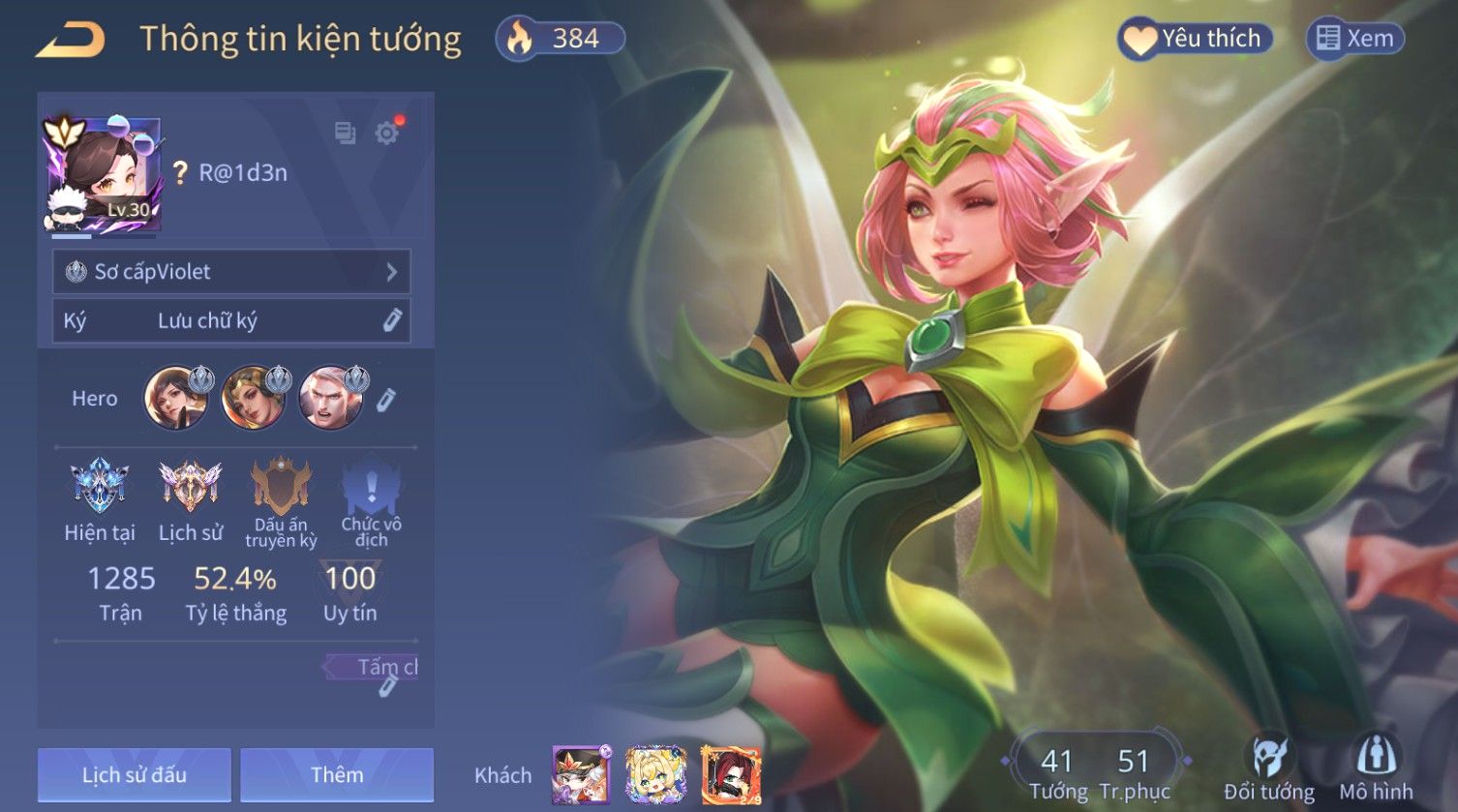Expand the Sơ cấp Violet title row
This screenshot has width=1458, height=812.
point(231,272)
